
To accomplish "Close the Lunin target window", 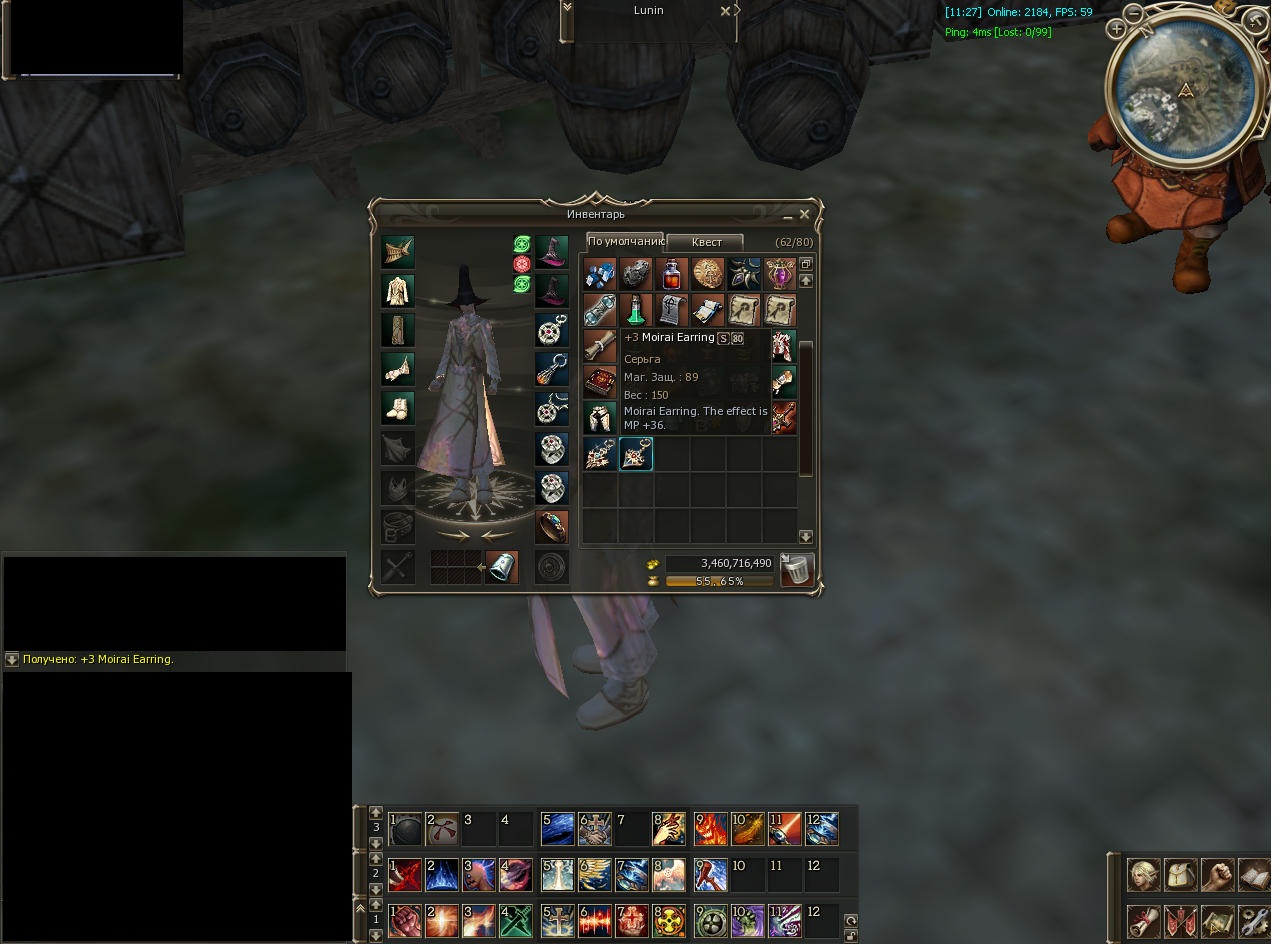I will pyautogui.click(x=726, y=11).
